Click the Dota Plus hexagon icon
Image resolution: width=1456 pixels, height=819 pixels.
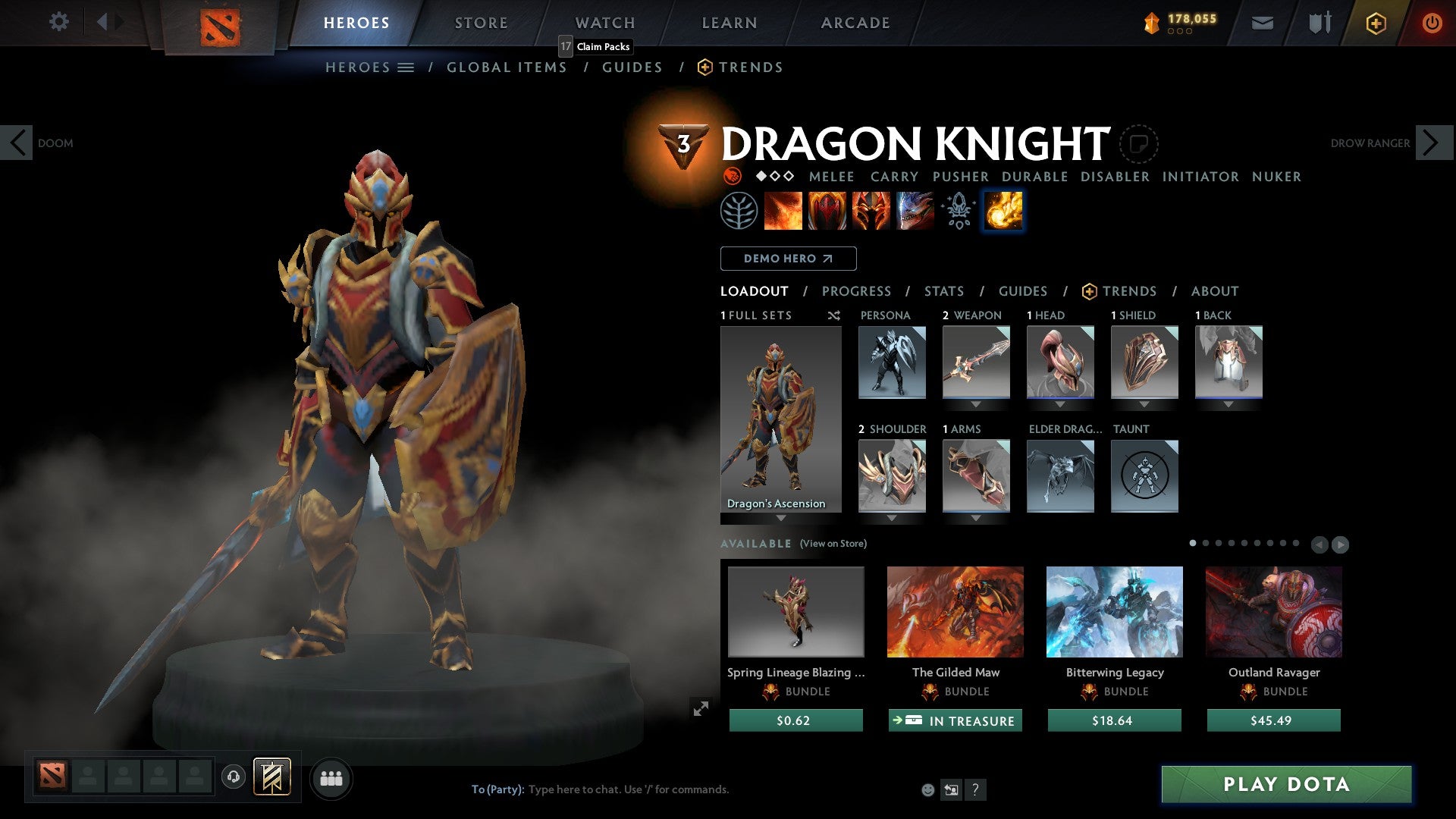[1375, 23]
